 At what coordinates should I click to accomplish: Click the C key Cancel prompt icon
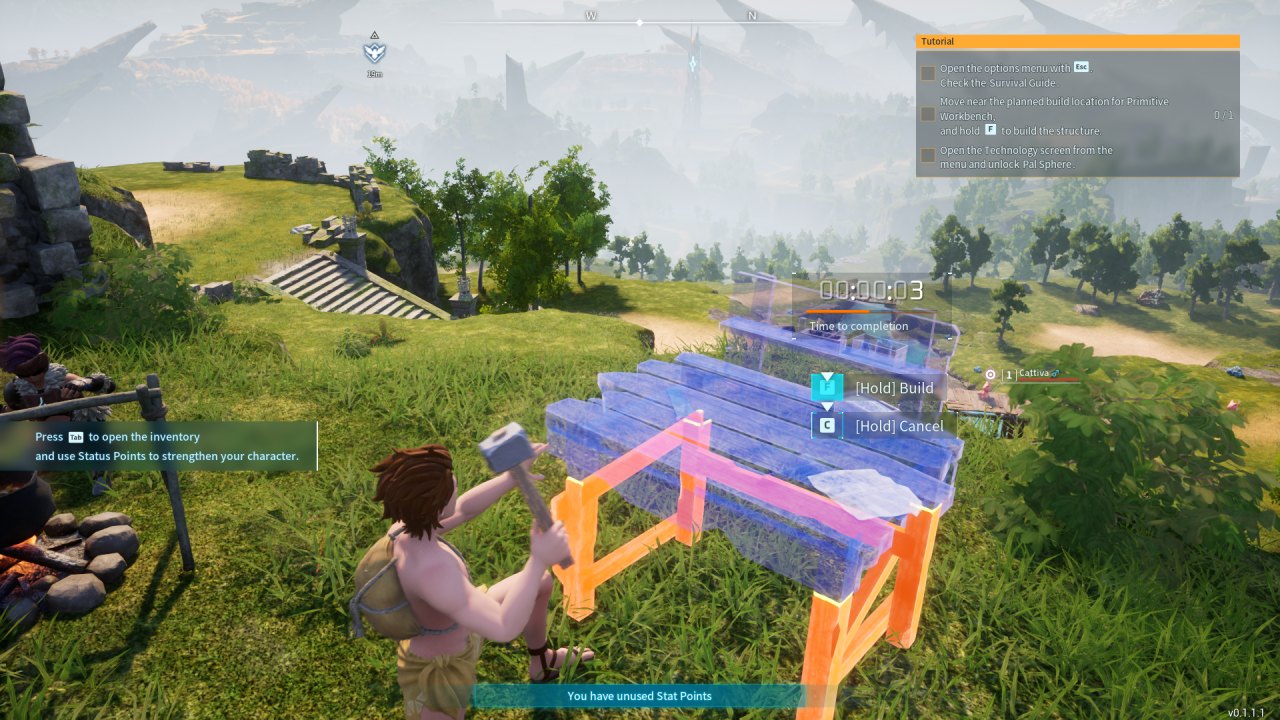click(x=828, y=423)
